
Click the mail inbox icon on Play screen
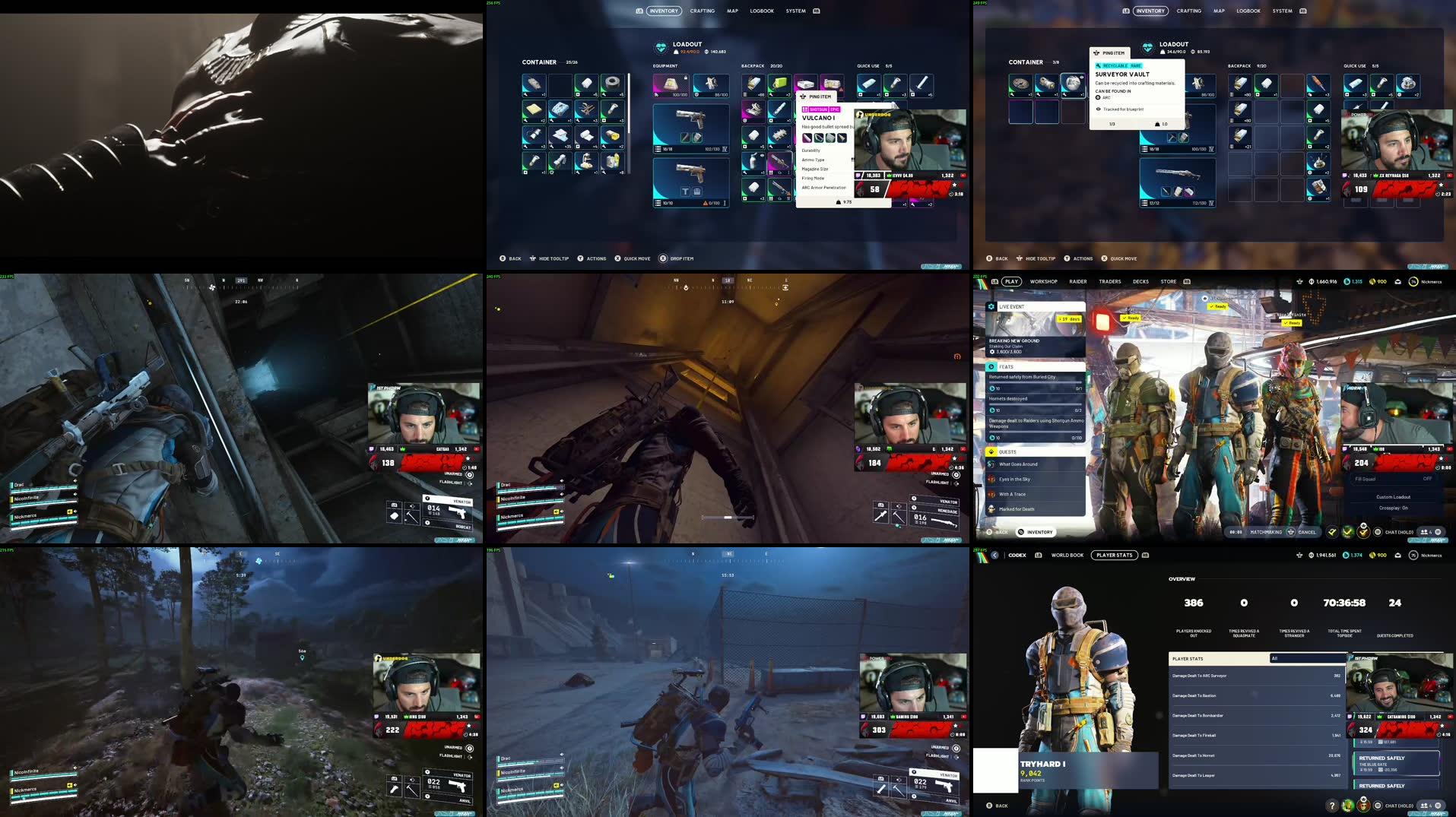point(1398,281)
